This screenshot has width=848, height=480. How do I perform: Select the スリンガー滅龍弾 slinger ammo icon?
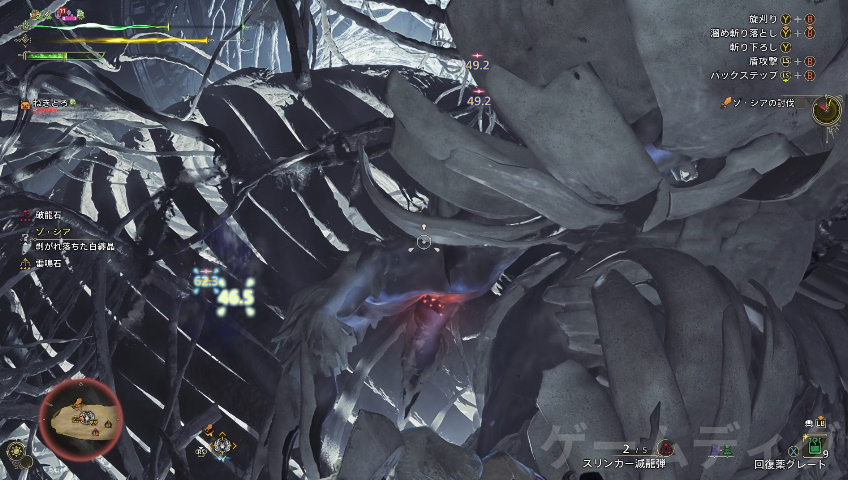point(667,447)
